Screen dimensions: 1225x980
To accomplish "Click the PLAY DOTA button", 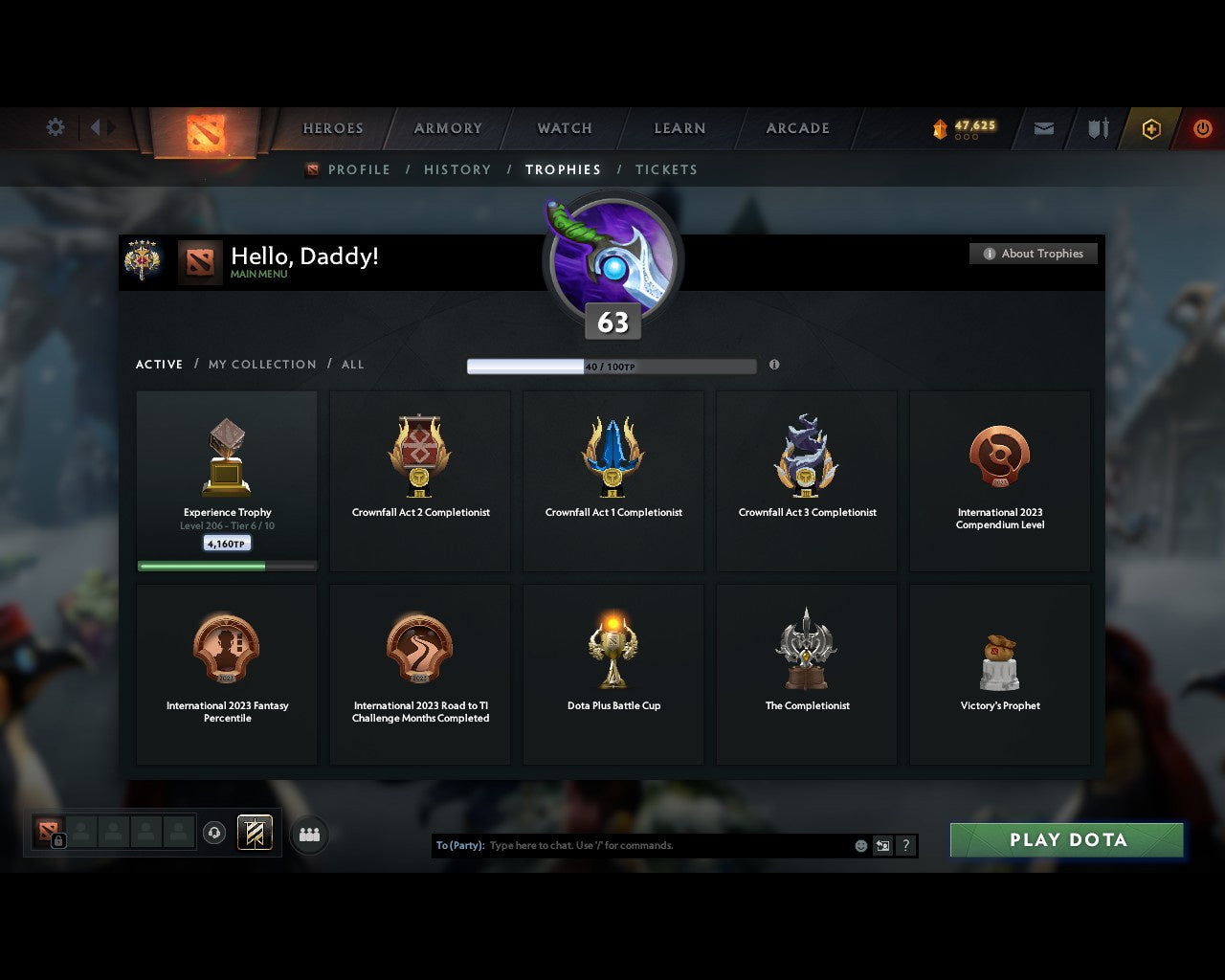I will [x=1066, y=839].
